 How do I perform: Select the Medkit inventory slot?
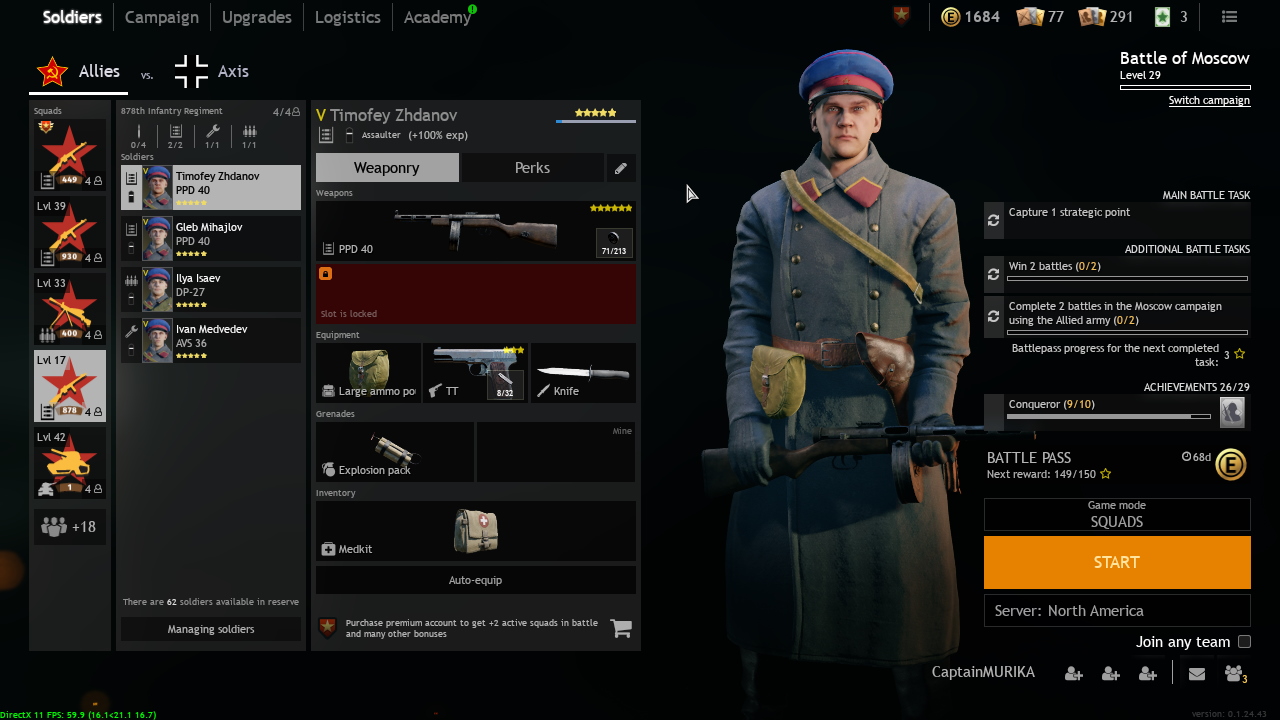coord(475,531)
